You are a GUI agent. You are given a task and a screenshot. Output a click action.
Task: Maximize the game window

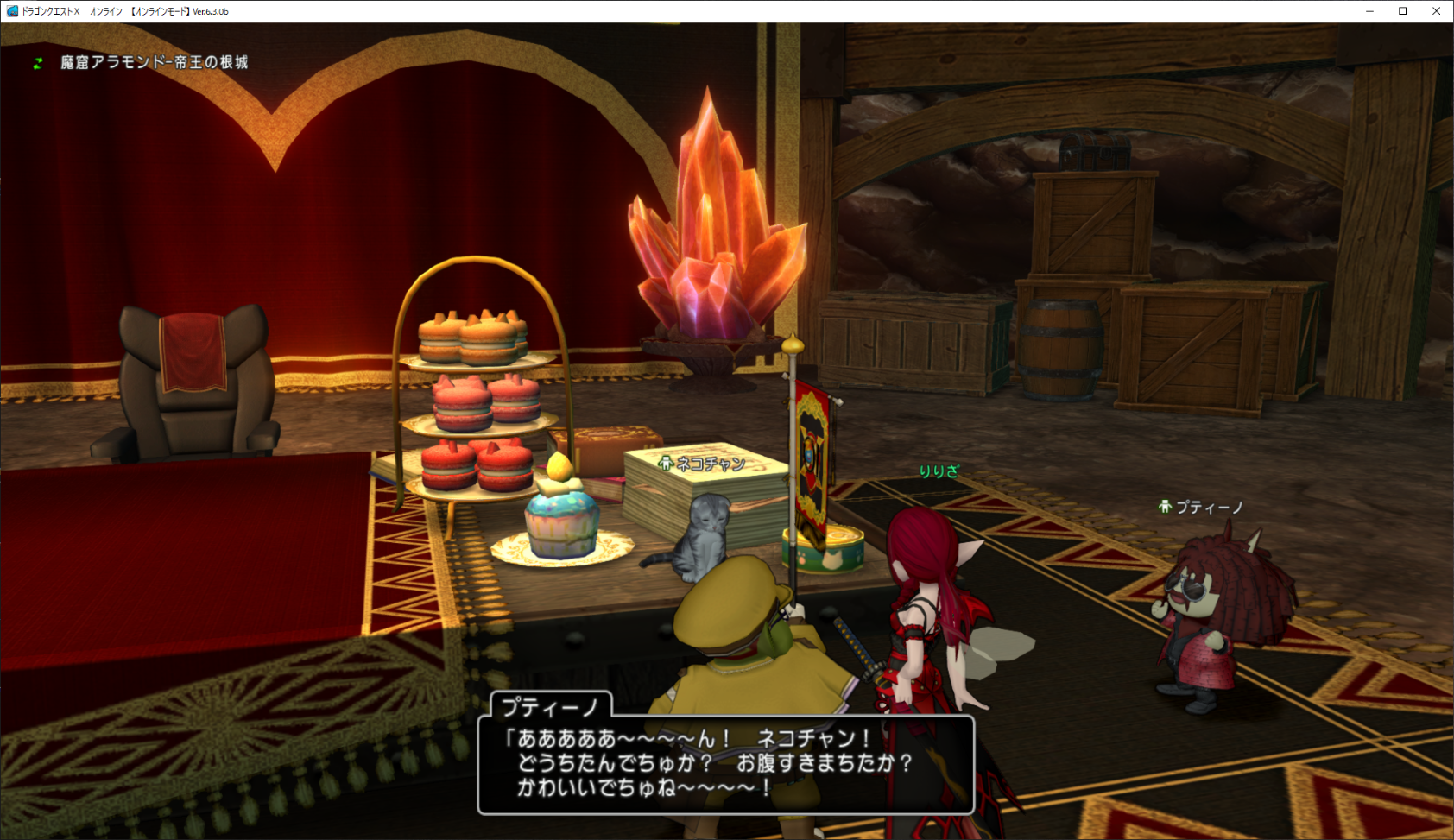point(1403,11)
